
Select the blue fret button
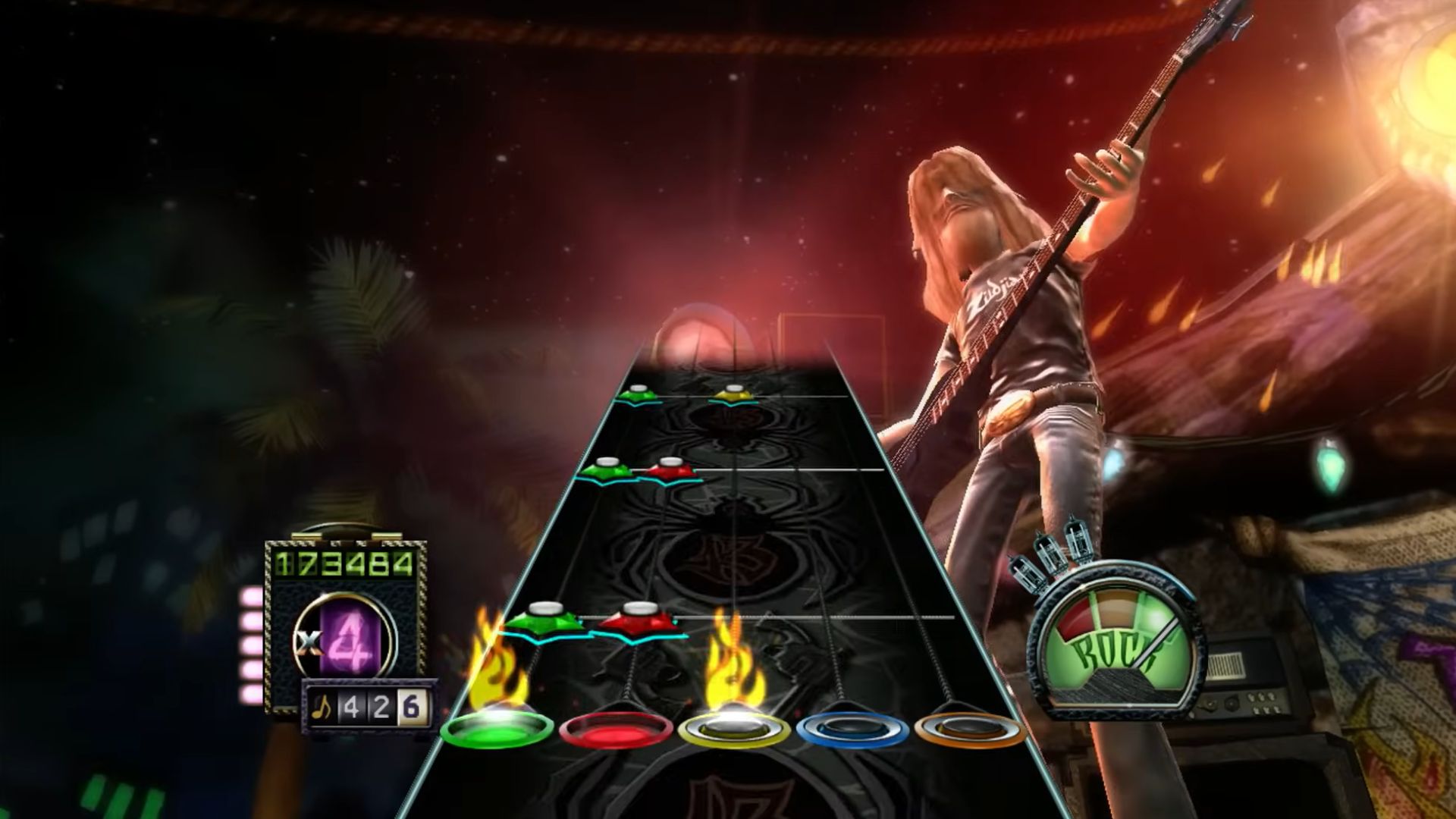coord(852,730)
